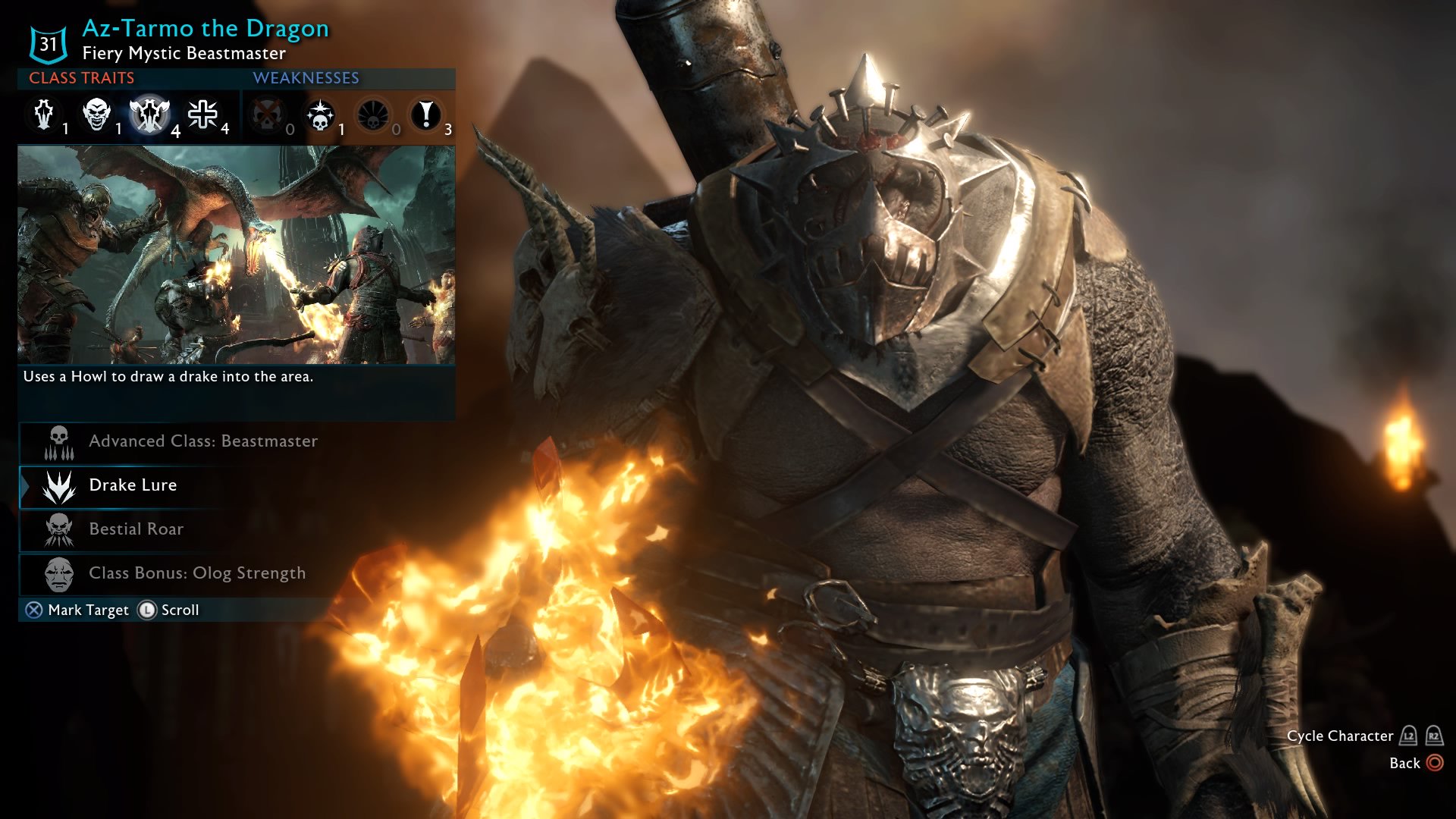Select the Advanced Class skull-and-claws icon
This screenshot has width=1456, height=819.
point(59,441)
